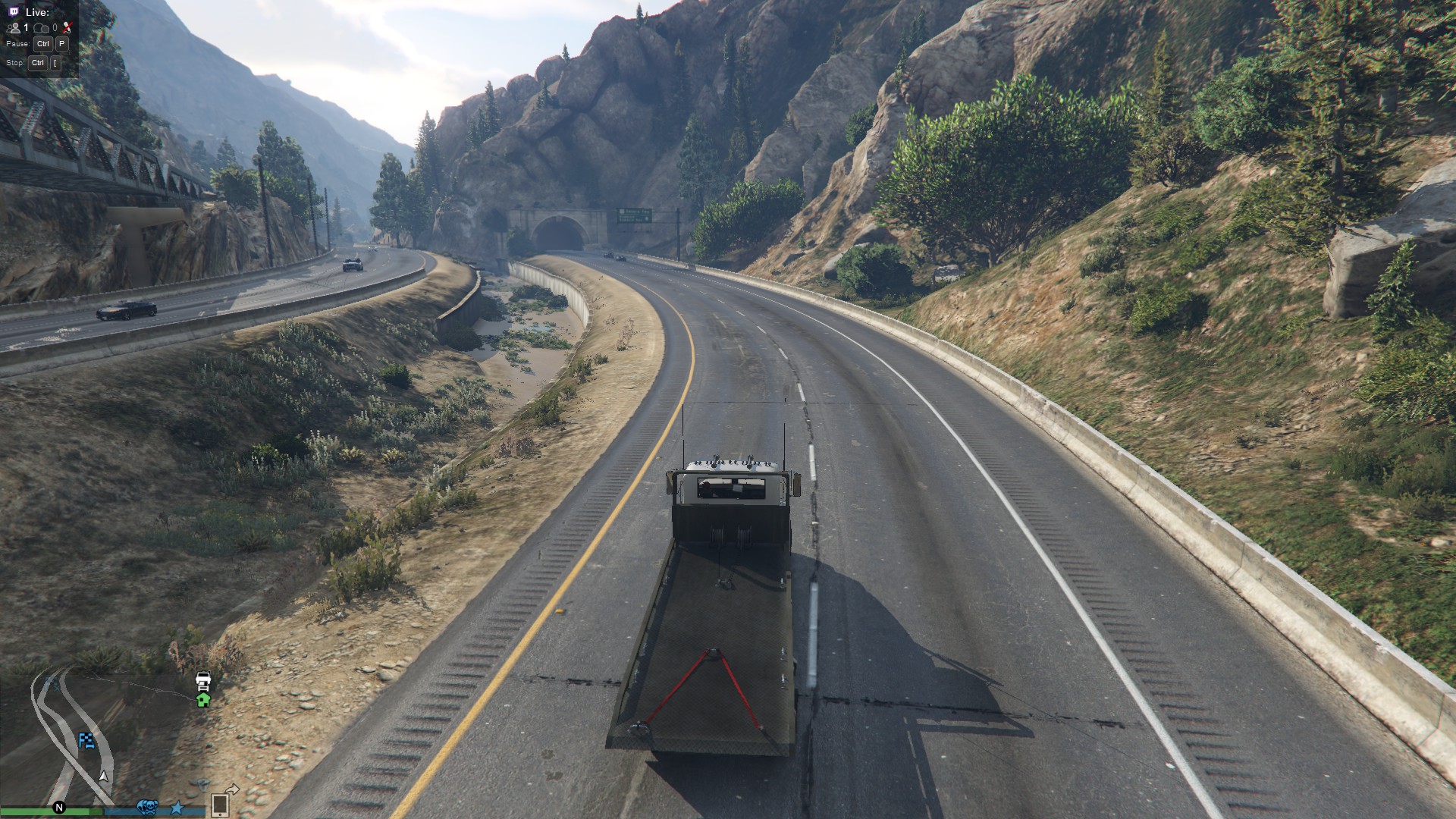Click the white truck blip on minimap
This screenshot has height=819, width=1456.
(203, 679)
